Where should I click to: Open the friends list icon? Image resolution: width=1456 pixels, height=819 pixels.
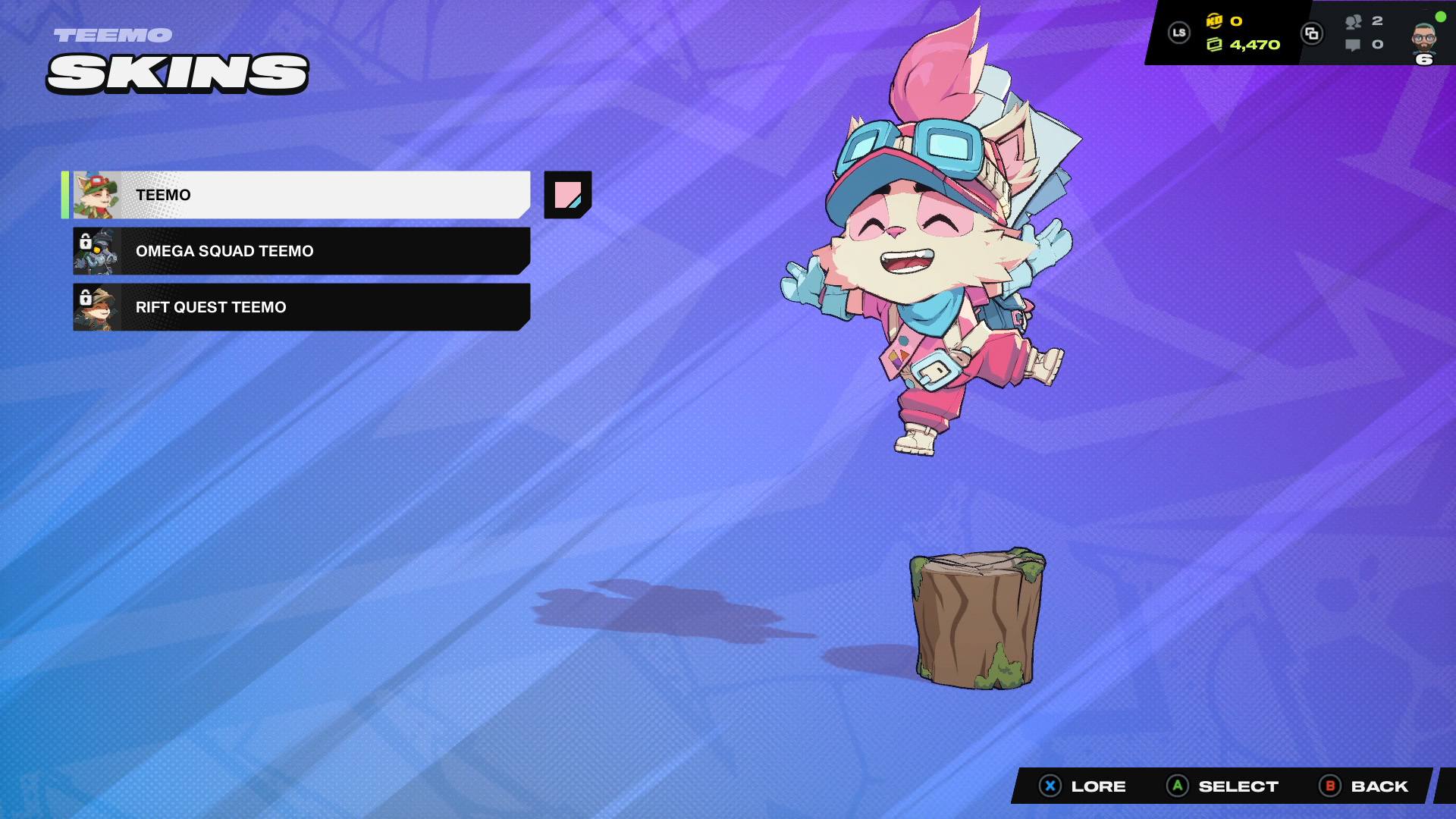point(1354,22)
